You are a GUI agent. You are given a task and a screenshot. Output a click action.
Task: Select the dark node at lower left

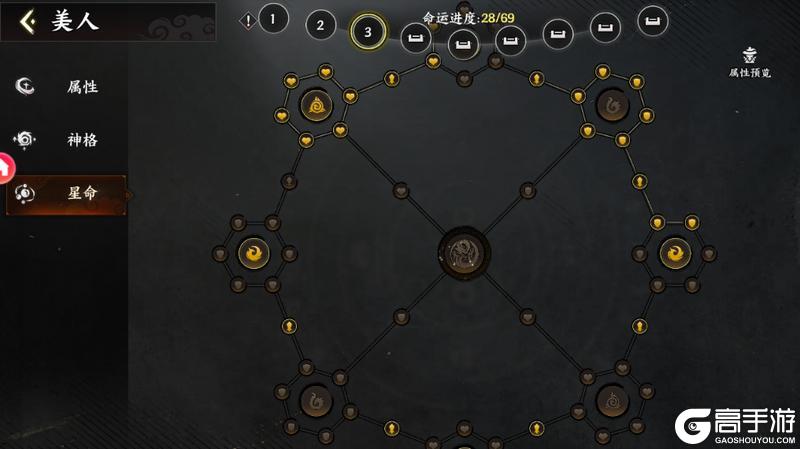coord(315,401)
